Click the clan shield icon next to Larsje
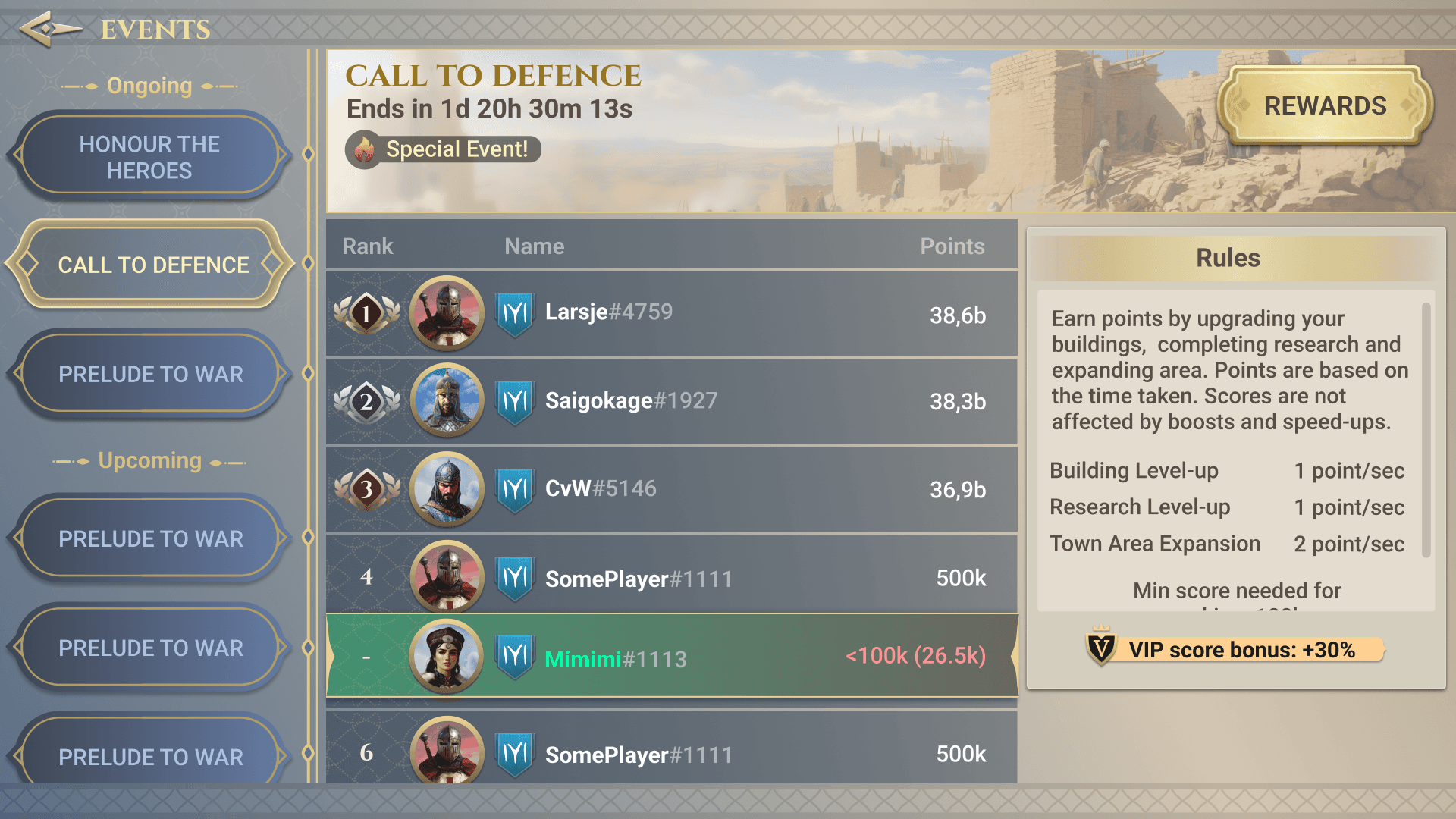 click(514, 312)
